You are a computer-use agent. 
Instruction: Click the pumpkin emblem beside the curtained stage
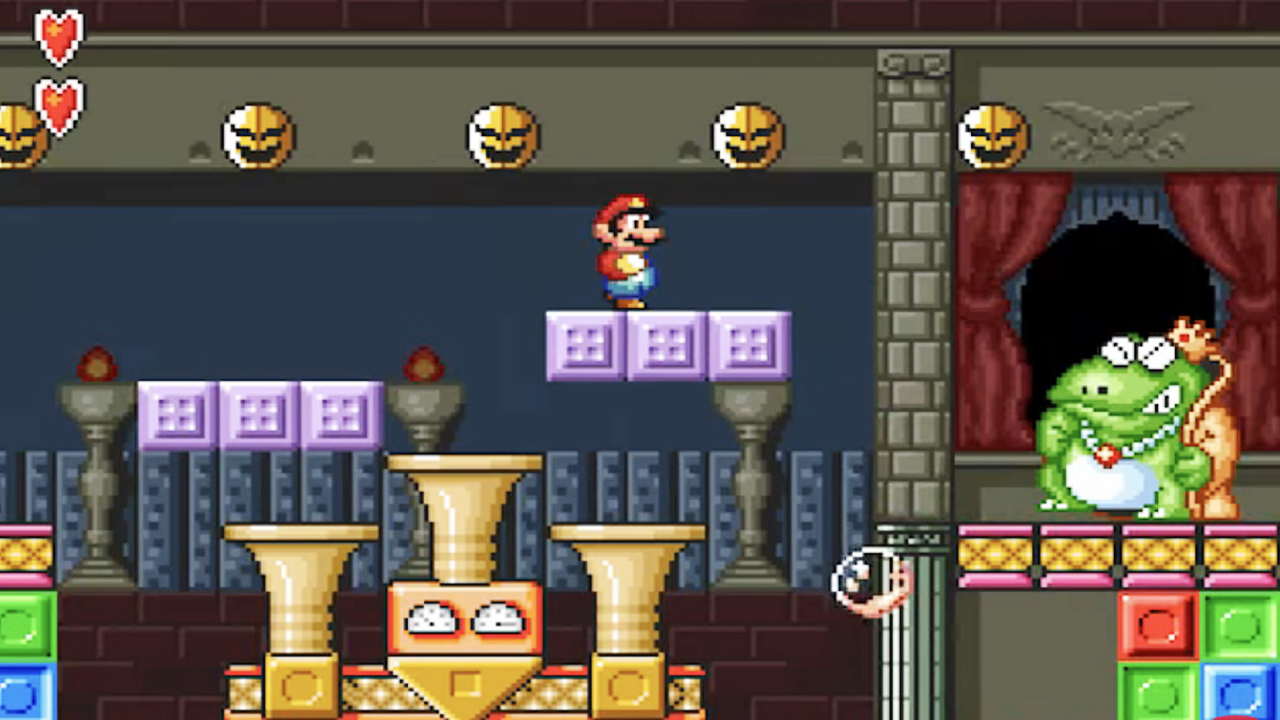click(x=995, y=133)
